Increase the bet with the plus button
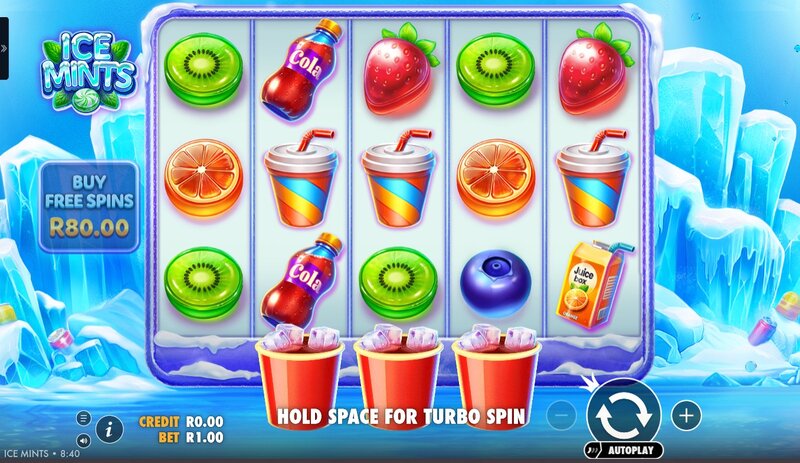 (686, 413)
